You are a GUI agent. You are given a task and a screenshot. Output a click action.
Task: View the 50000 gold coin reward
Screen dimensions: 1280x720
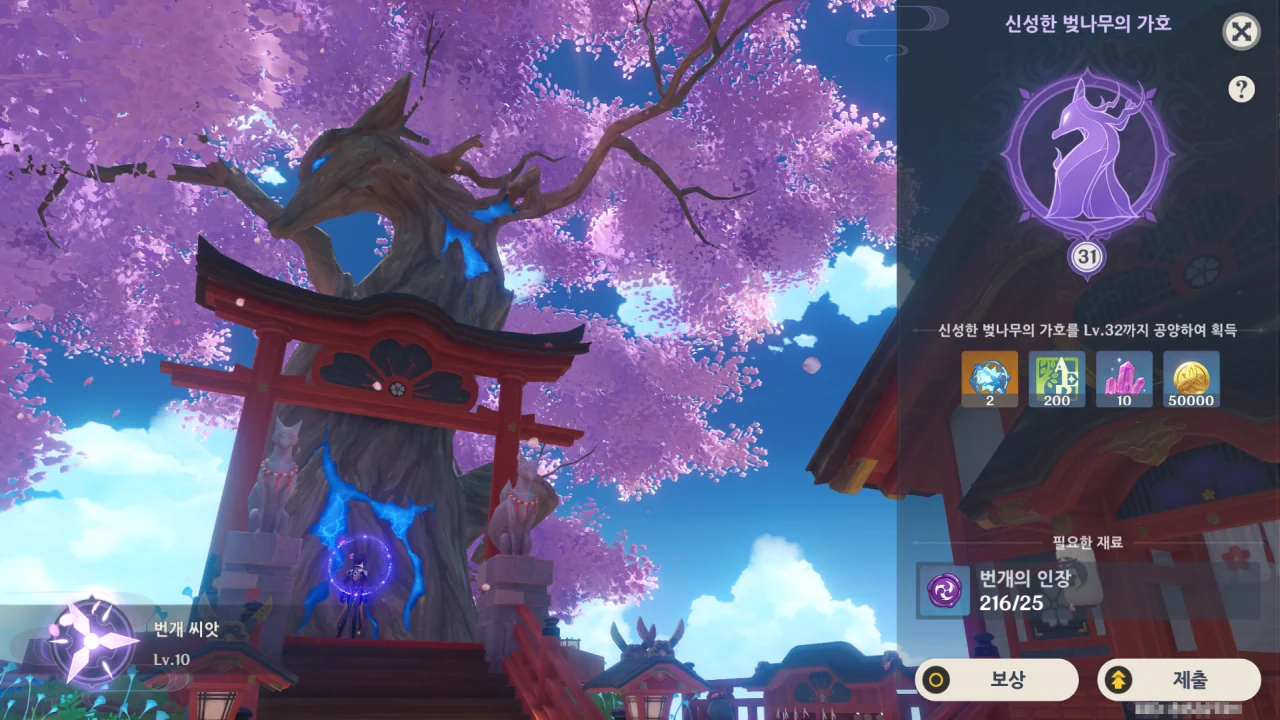pos(1191,379)
